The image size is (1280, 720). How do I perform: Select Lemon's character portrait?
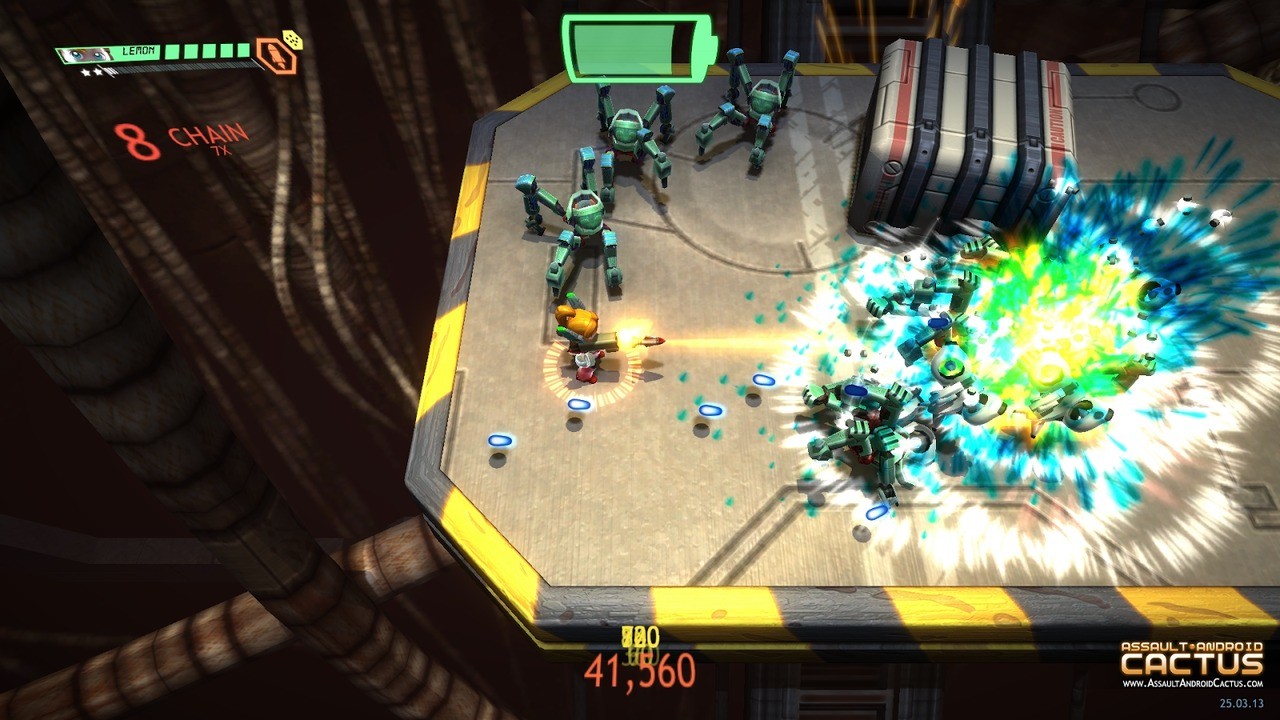tap(84, 53)
